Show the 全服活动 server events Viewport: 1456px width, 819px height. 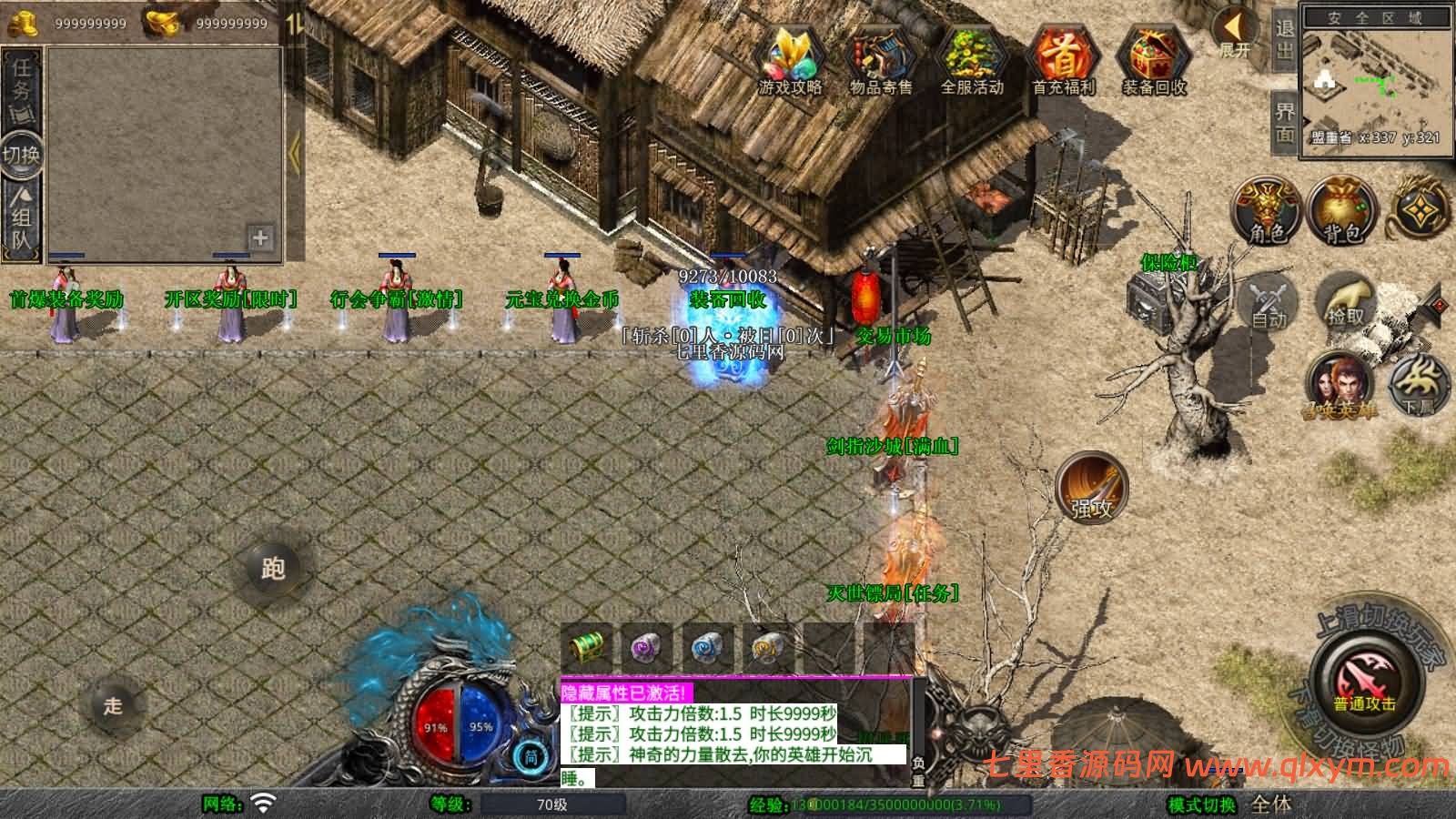click(971, 59)
